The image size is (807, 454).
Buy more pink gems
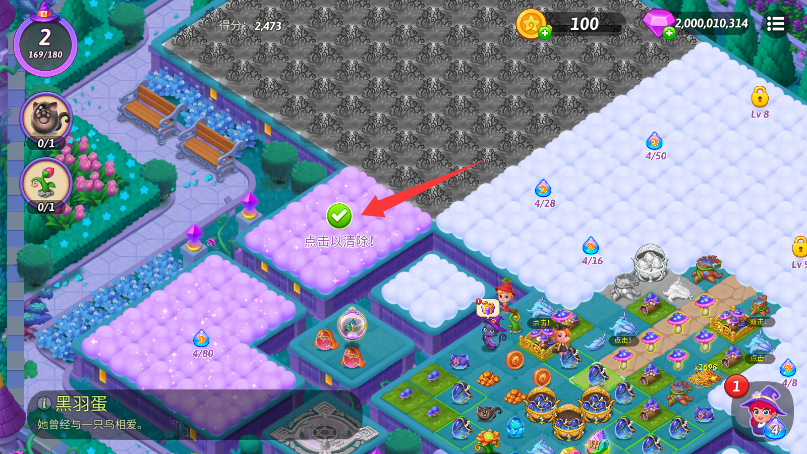[669, 33]
